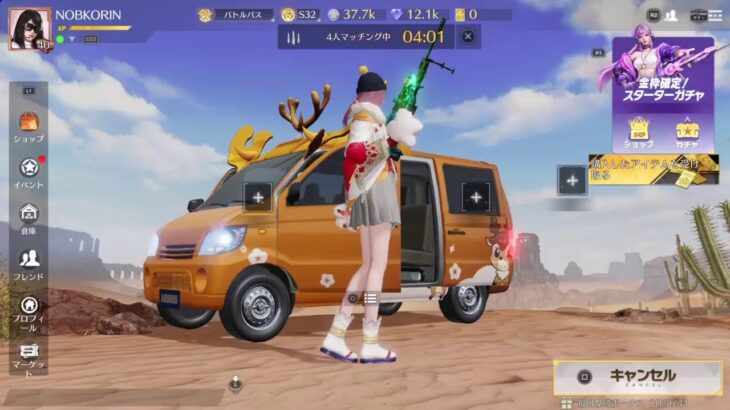Open the 倉庫 storage menu
The height and width of the screenshot is (410, 730).
click(x=28, y=218)
